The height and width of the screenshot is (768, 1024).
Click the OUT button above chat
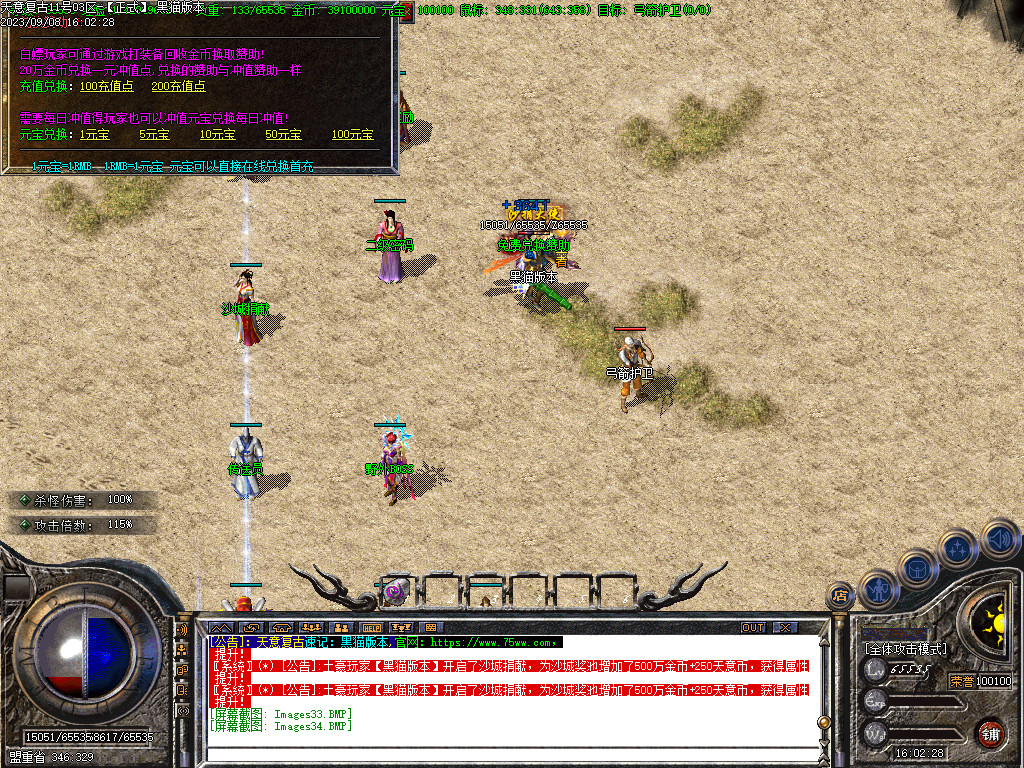coord(753,627)
